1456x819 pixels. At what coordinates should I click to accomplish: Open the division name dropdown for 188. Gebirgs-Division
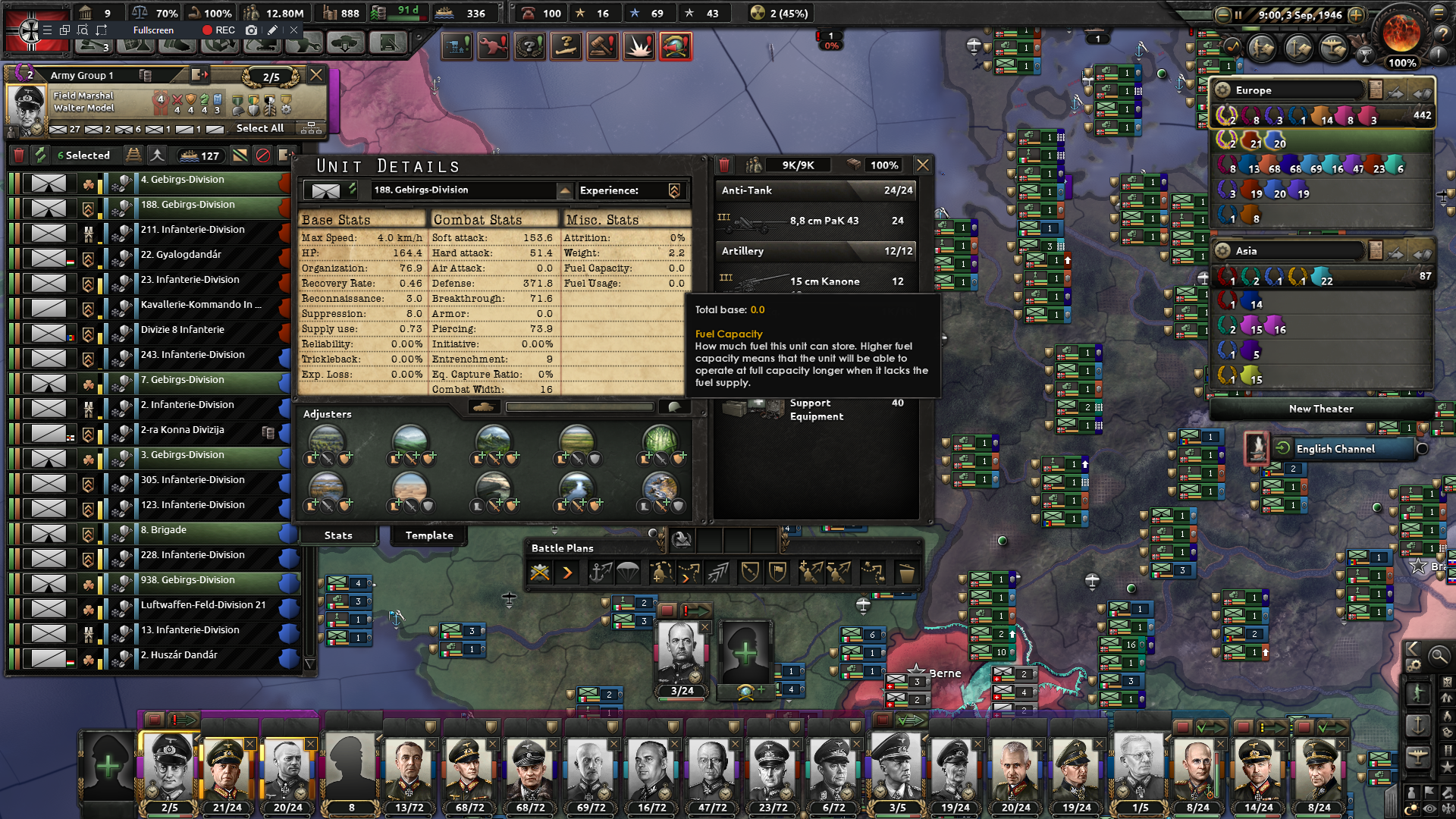564,190
